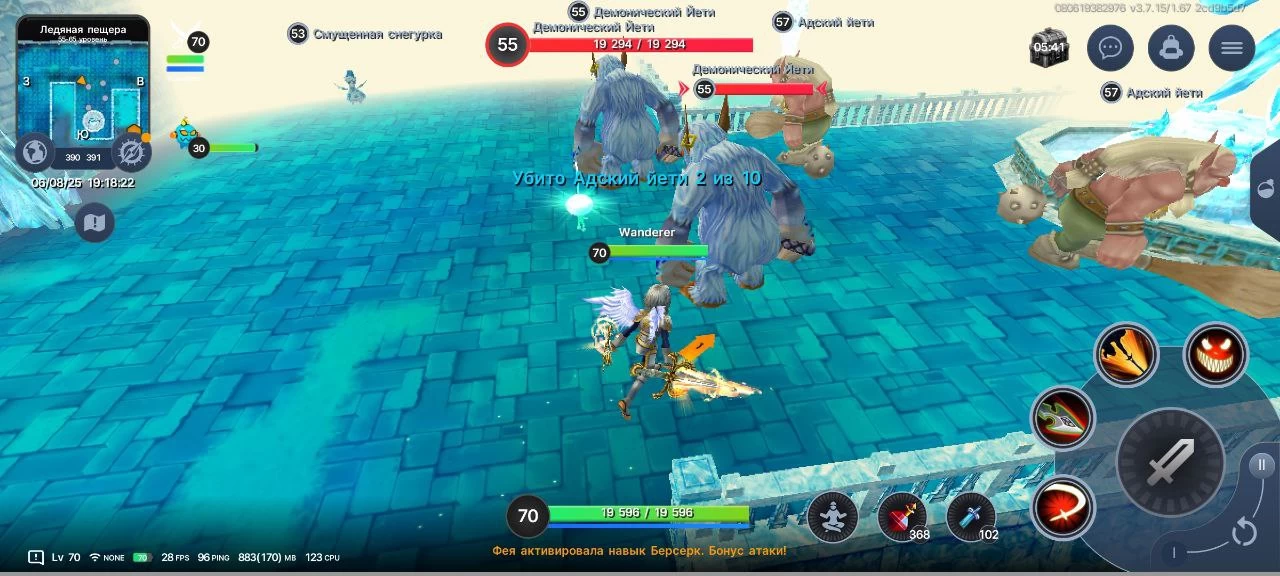Trigger the red crescent slash skill
The height and width of the screenshot is (576, 1280).
(1062, 508)
